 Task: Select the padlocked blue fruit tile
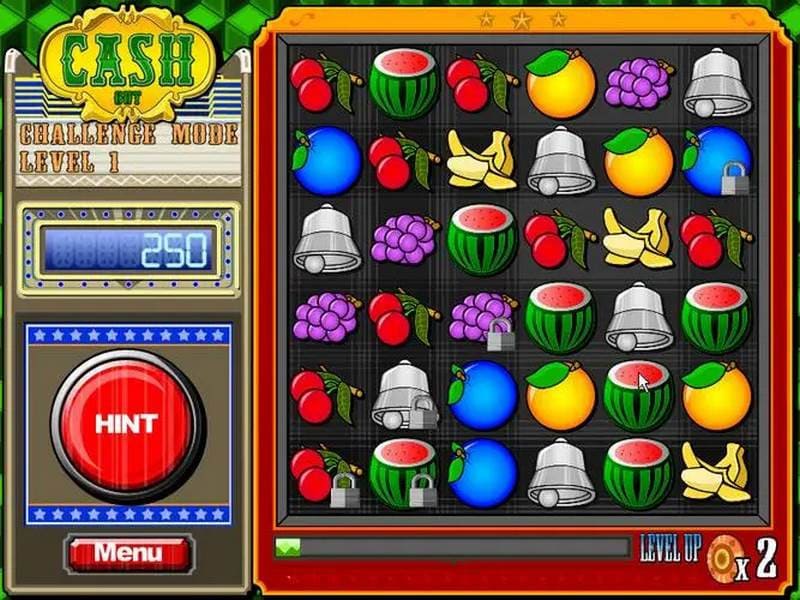717,161
